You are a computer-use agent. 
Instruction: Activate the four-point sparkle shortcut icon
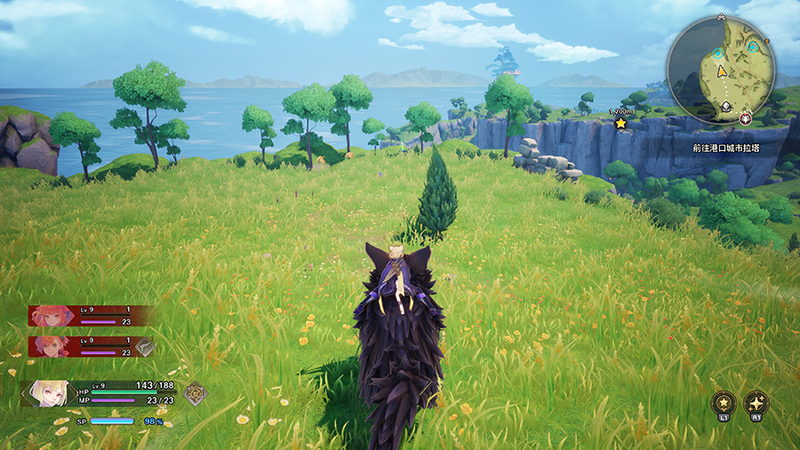(756, 403)
